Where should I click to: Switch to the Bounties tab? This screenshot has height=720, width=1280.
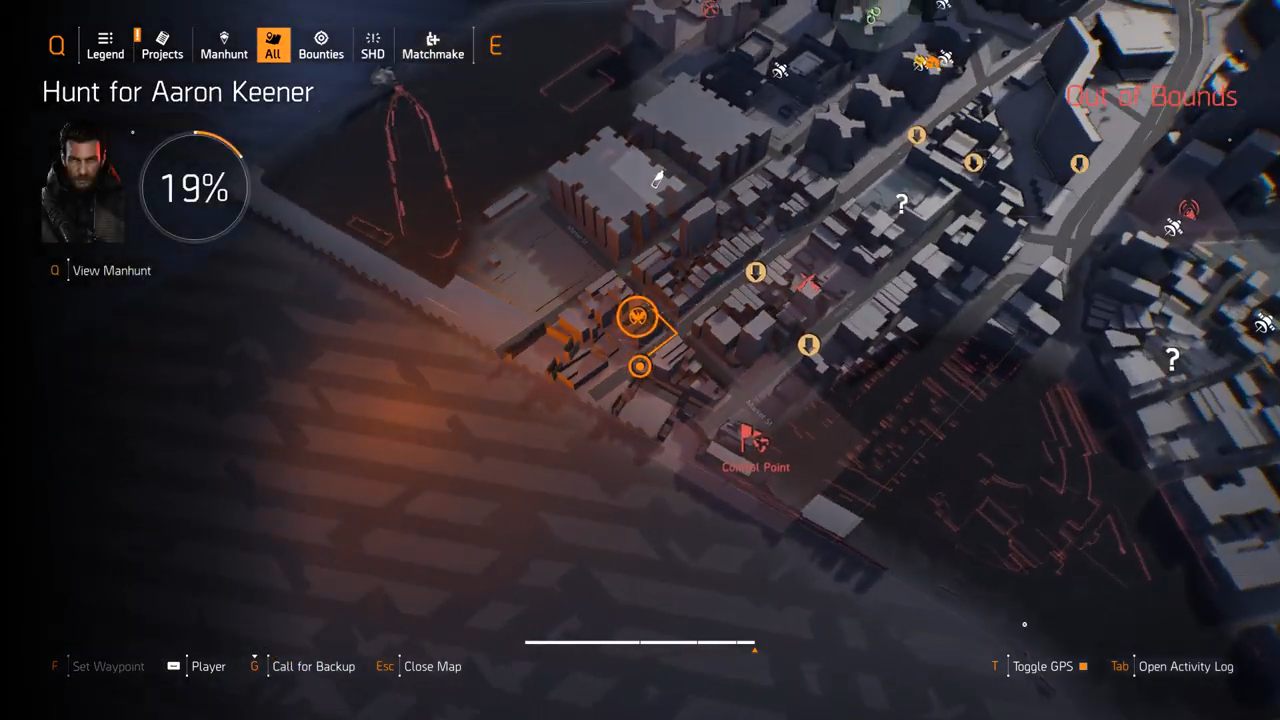click(321, 46)
